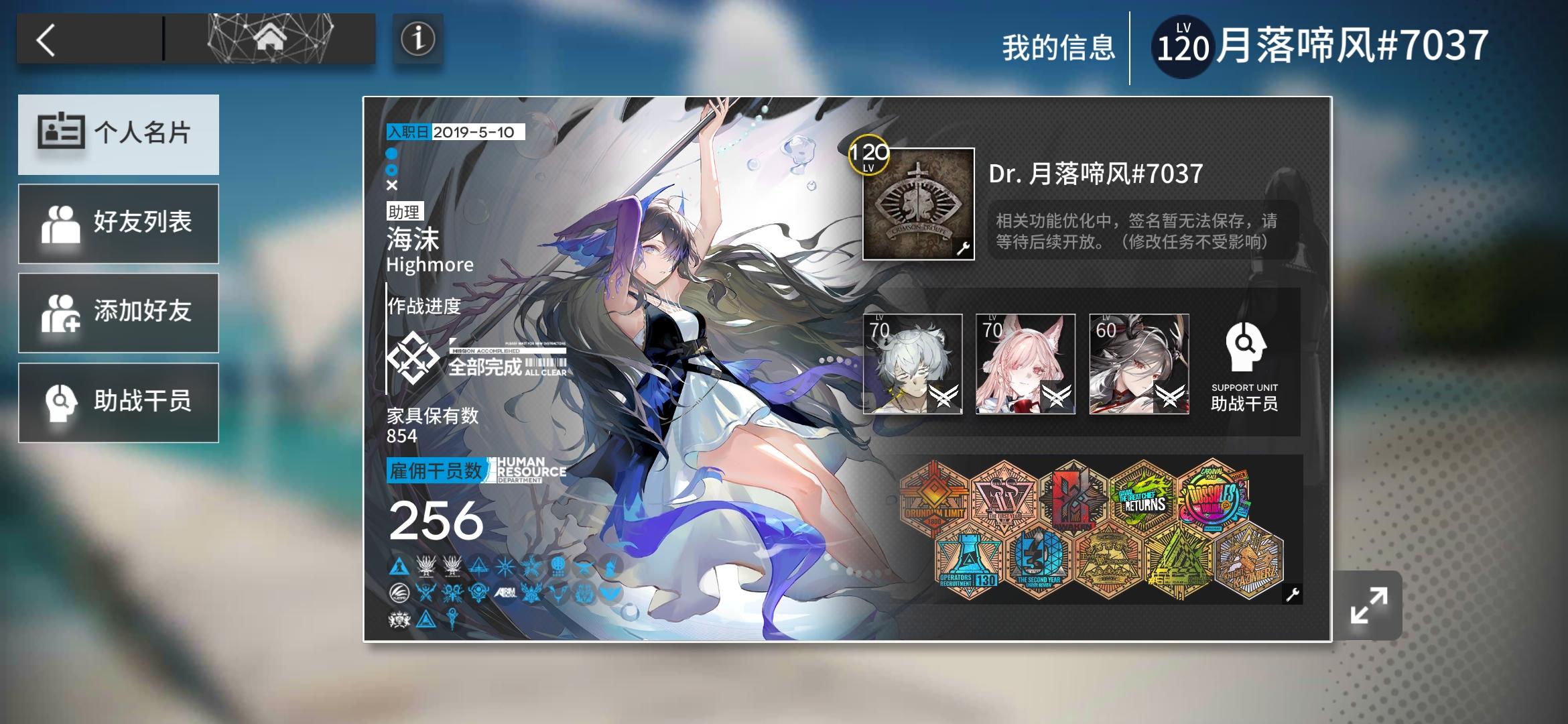The width and height of the screenshot is (1568, 724).
Task: Open the 好友列表 panel
Action: pos(119,223)
